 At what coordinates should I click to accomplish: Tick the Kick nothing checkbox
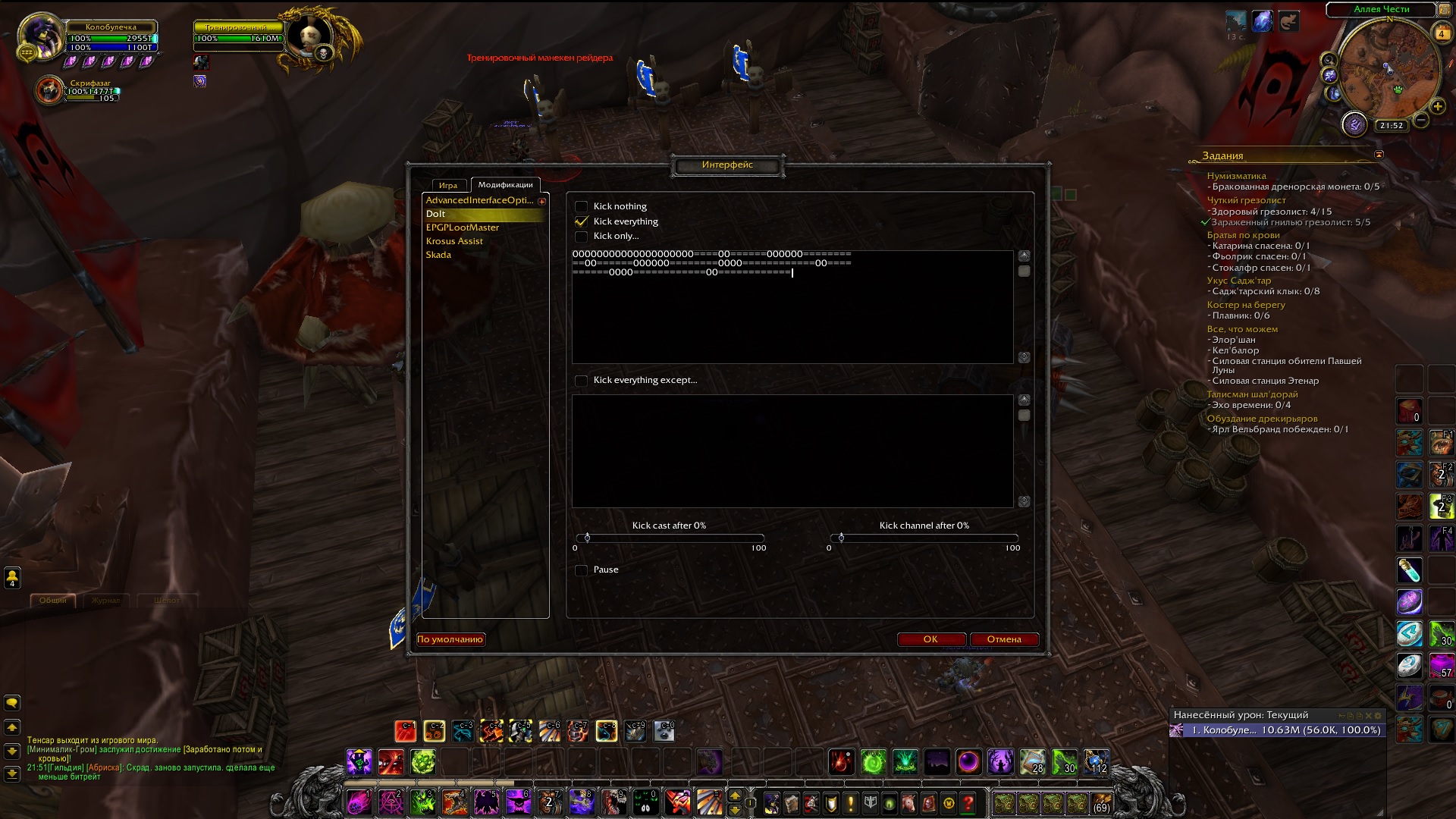point(582,206)
